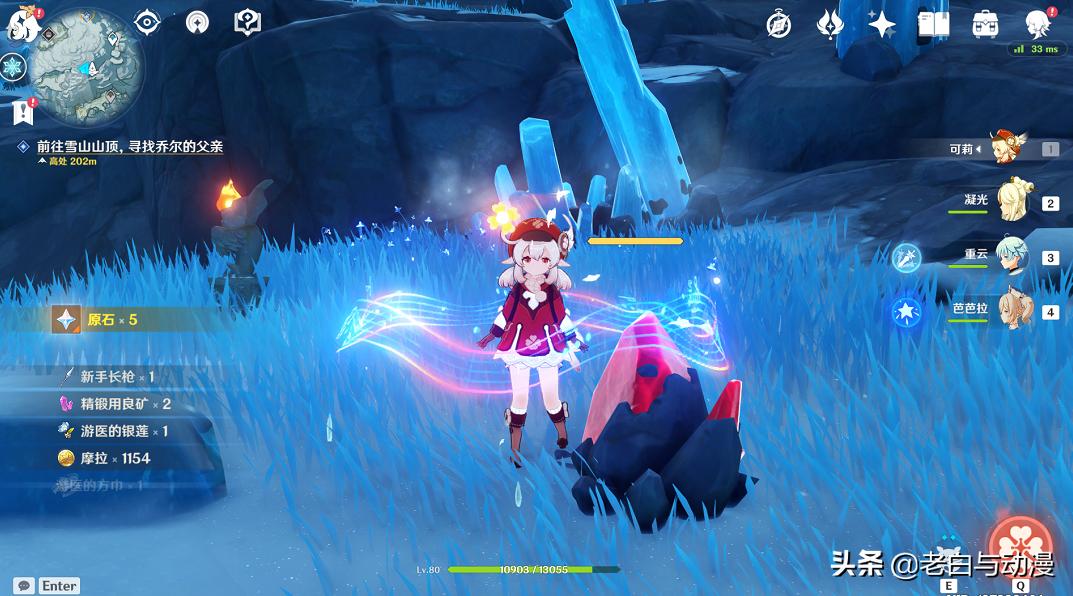Image resolution: width=1073 pixels, height=596 pixels.
Task: Open the compass icon in the top bar
Action: (x=779, y=24)
